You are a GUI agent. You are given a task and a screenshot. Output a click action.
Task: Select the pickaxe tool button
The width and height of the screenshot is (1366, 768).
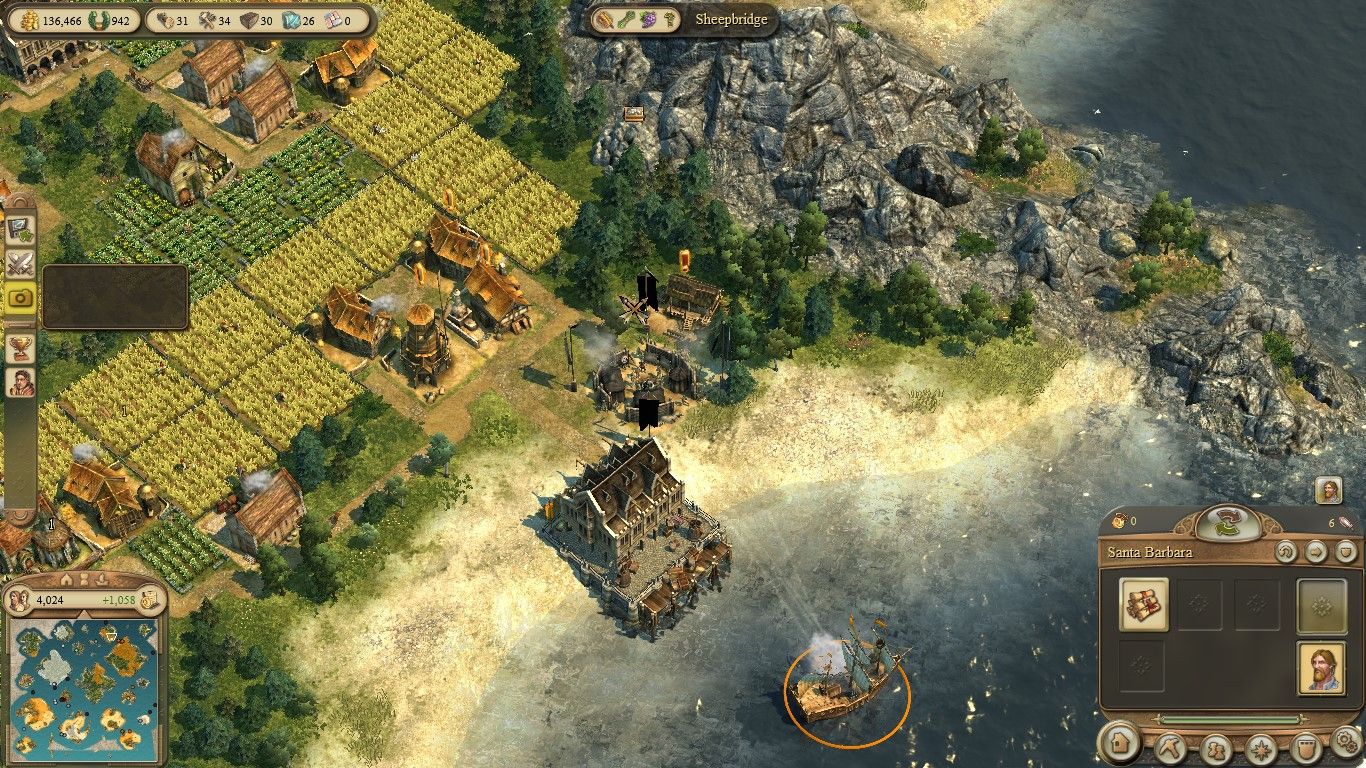tap(1170, 747)
